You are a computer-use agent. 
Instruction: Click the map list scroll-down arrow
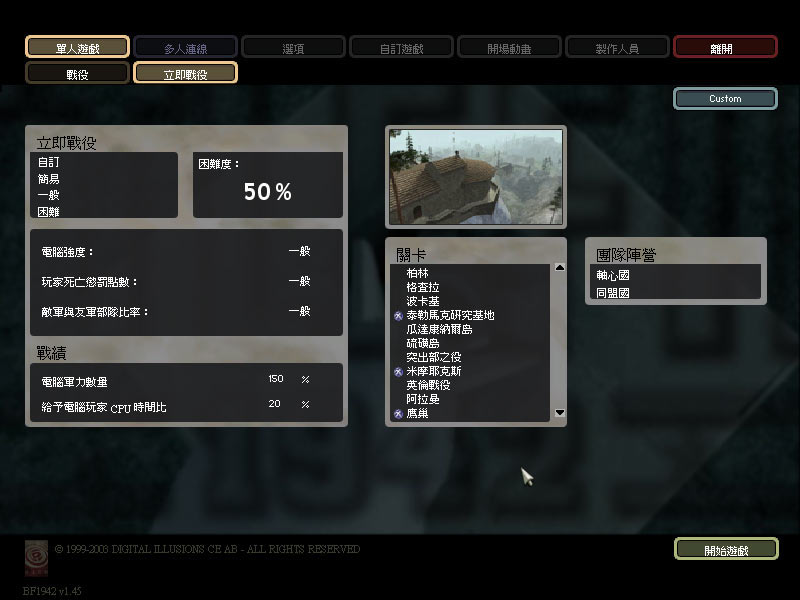tap(559, 413)
